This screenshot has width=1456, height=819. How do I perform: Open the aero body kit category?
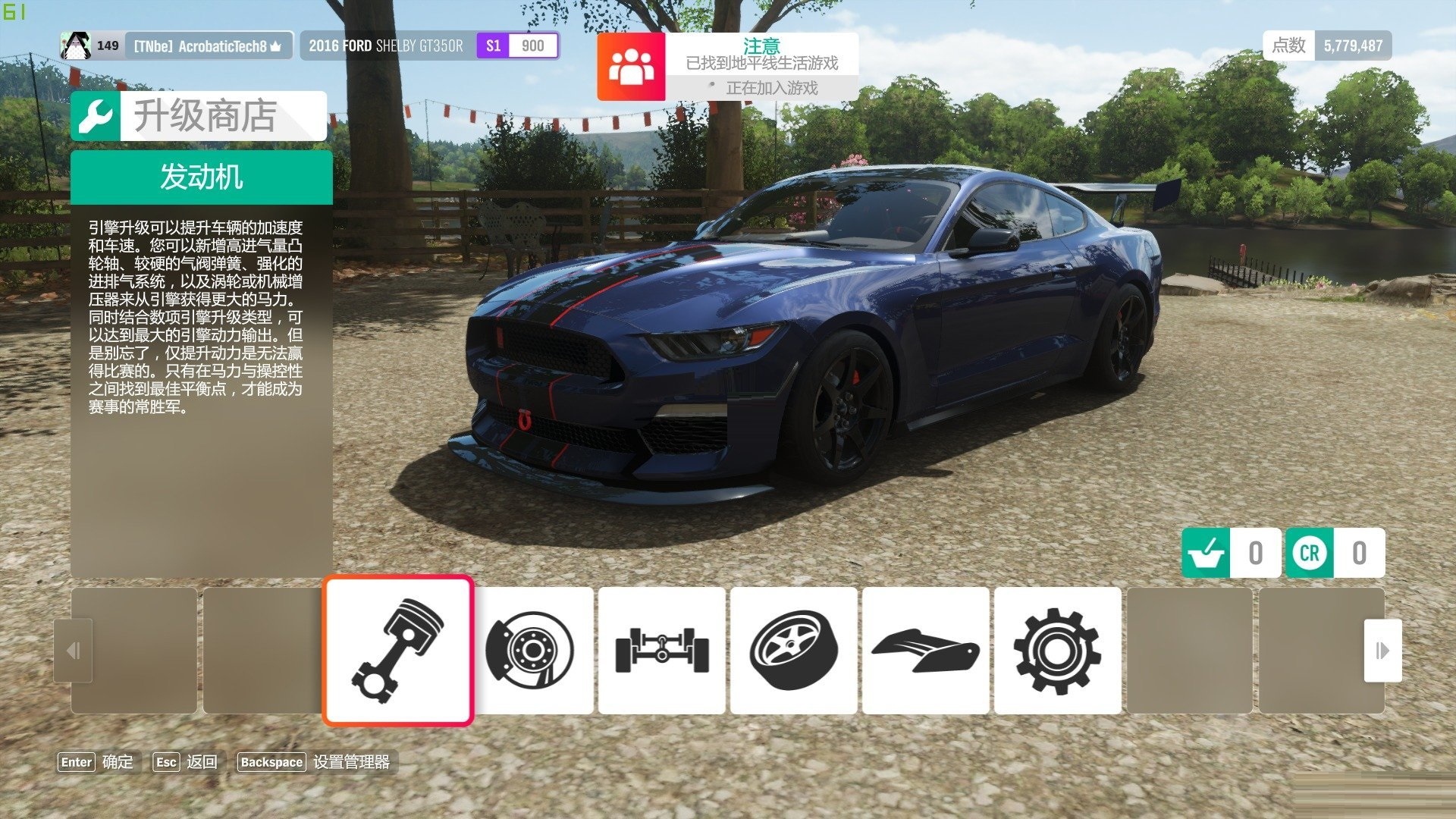click(x=926, y=651)
